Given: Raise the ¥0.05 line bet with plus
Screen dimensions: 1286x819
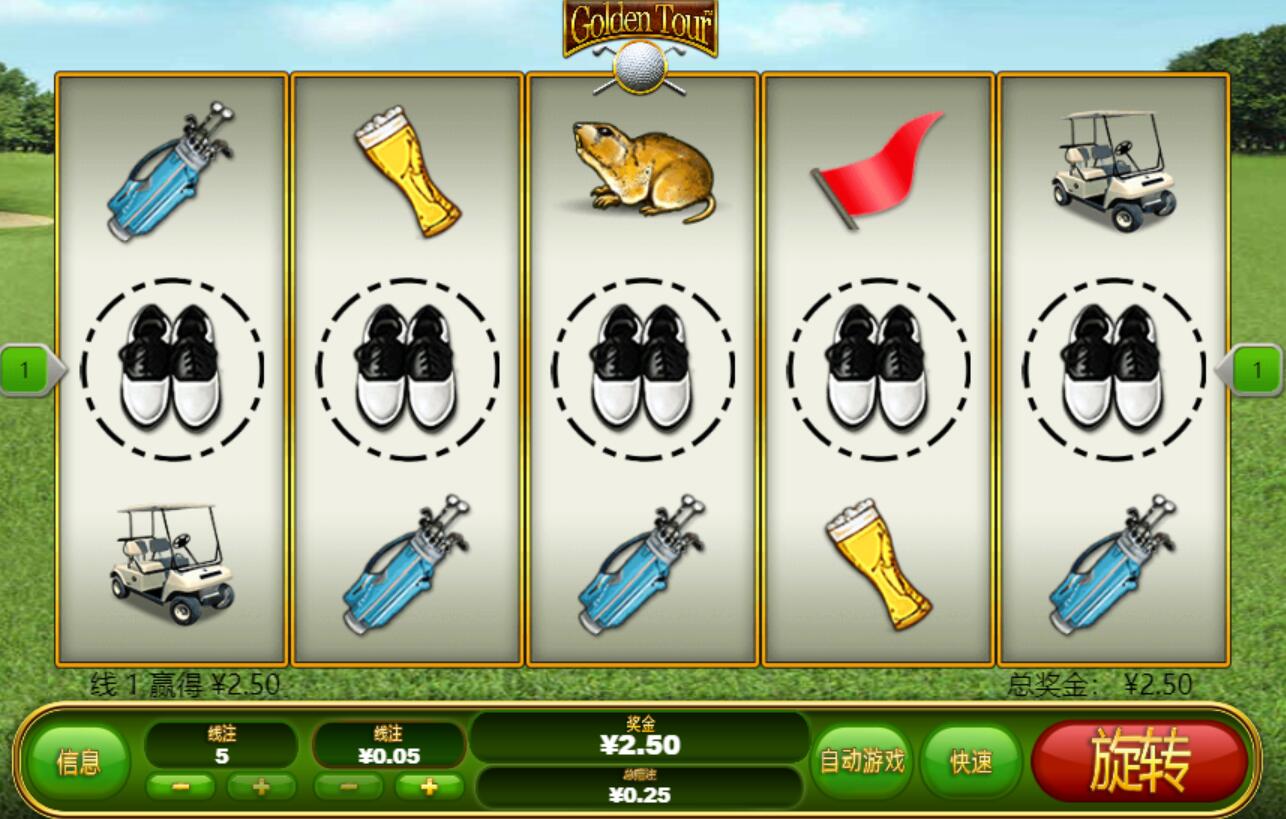Looking at the screenshot, I should [429, 786].
